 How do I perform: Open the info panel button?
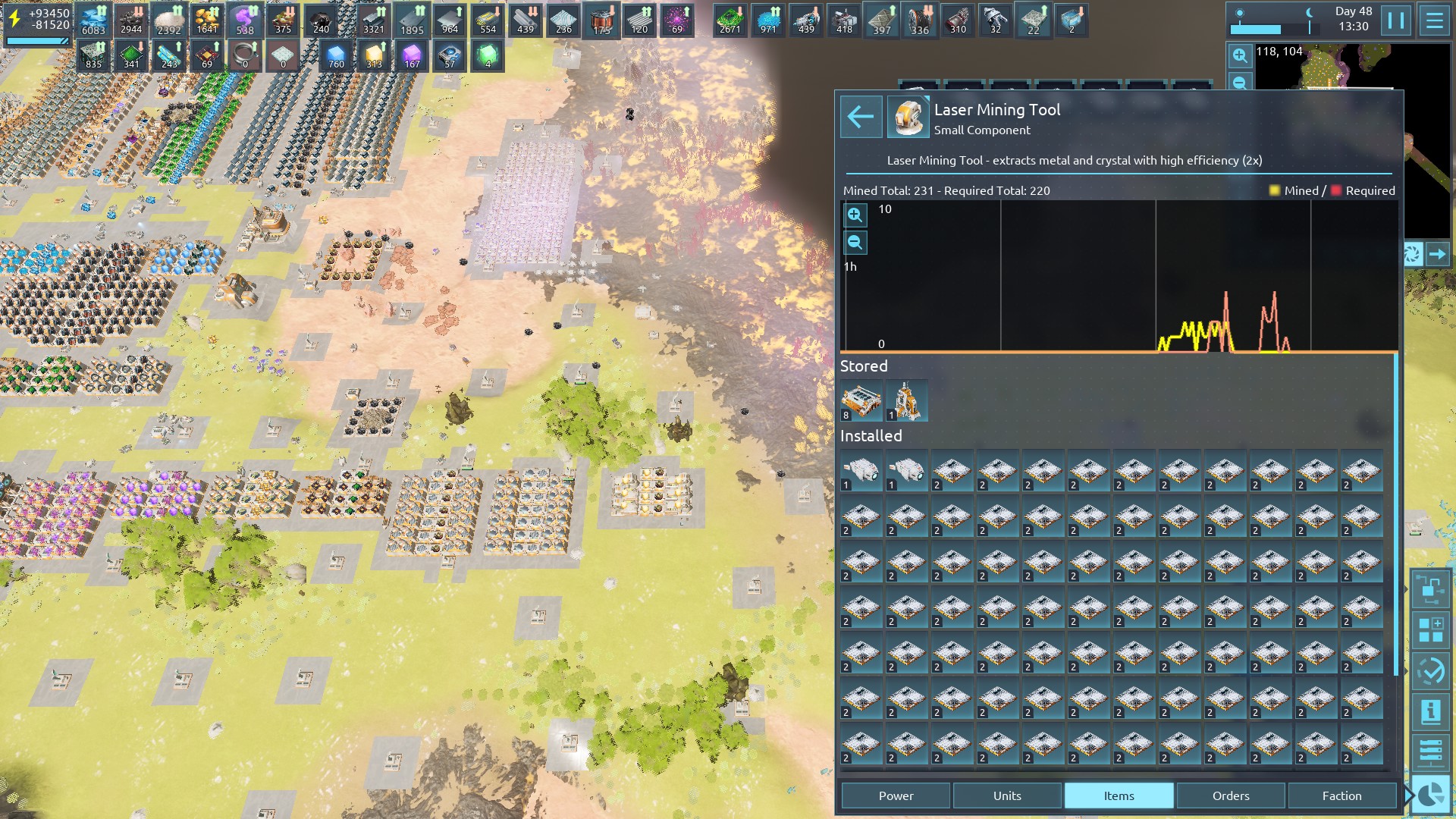[x=1431, y=711]
